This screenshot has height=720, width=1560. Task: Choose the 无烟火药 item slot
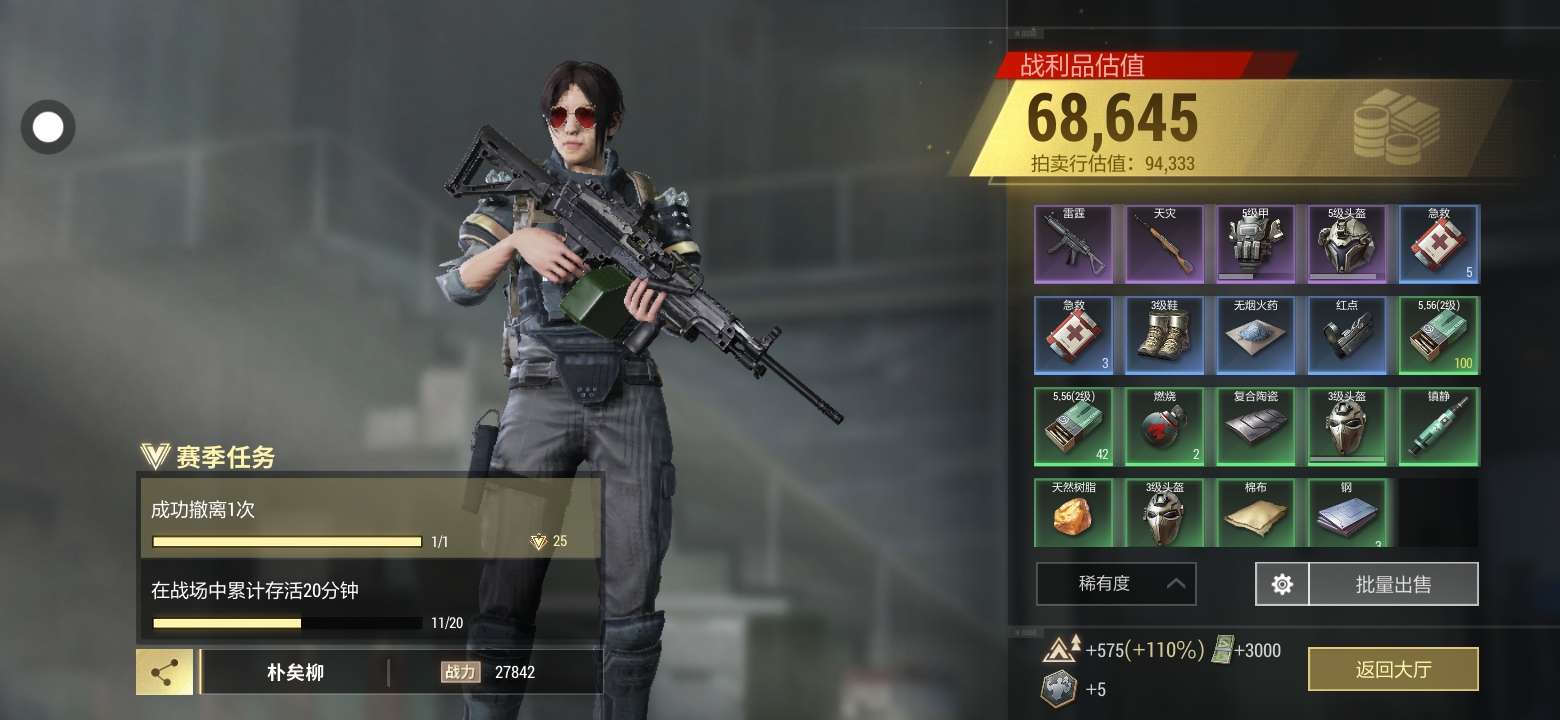[1255, 335]
